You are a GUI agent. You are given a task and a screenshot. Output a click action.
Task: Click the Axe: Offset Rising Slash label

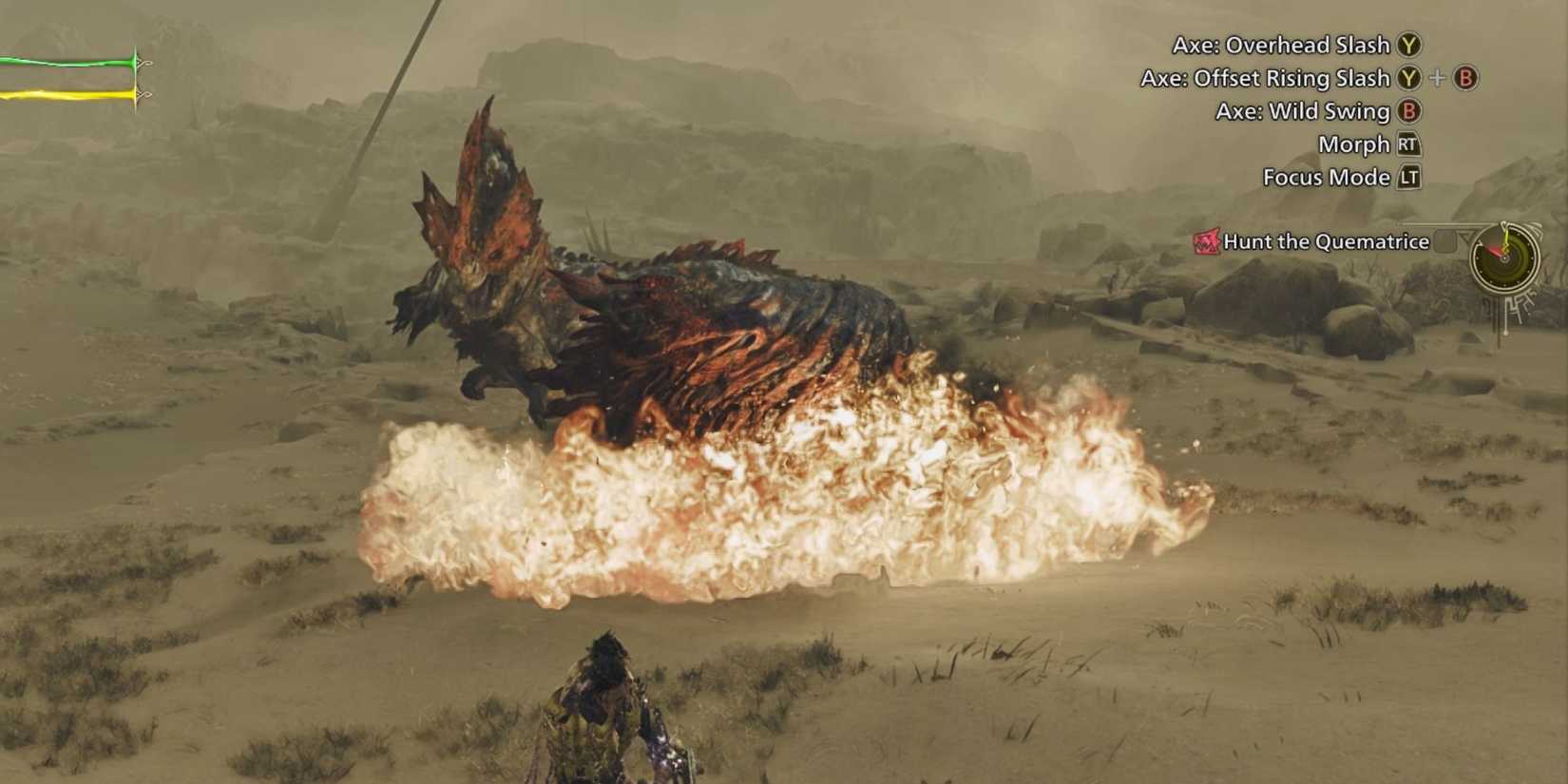1268,78
